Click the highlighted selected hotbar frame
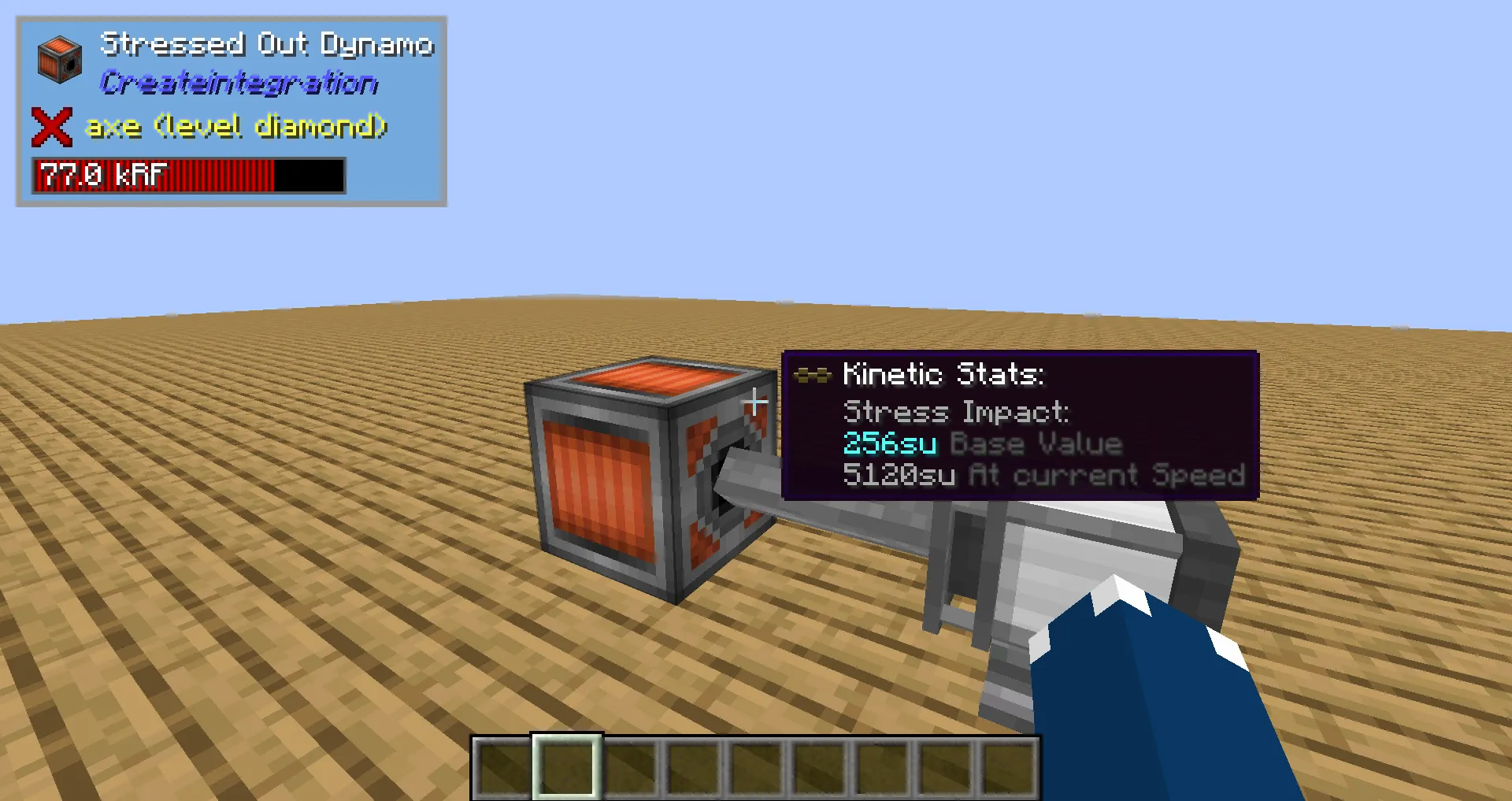1512x801 pixels. [x=566, y=768]
